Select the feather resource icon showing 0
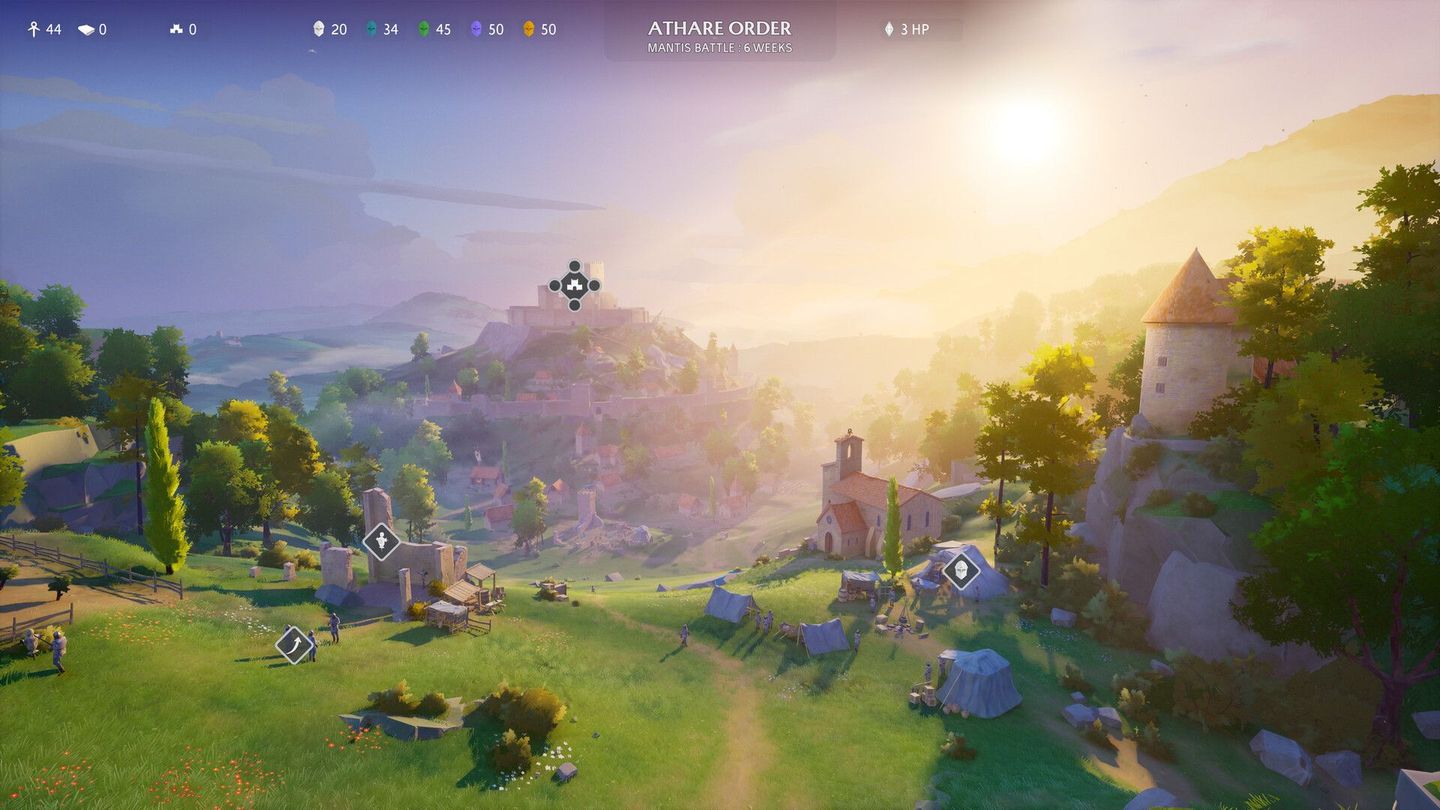 (86, 29)
